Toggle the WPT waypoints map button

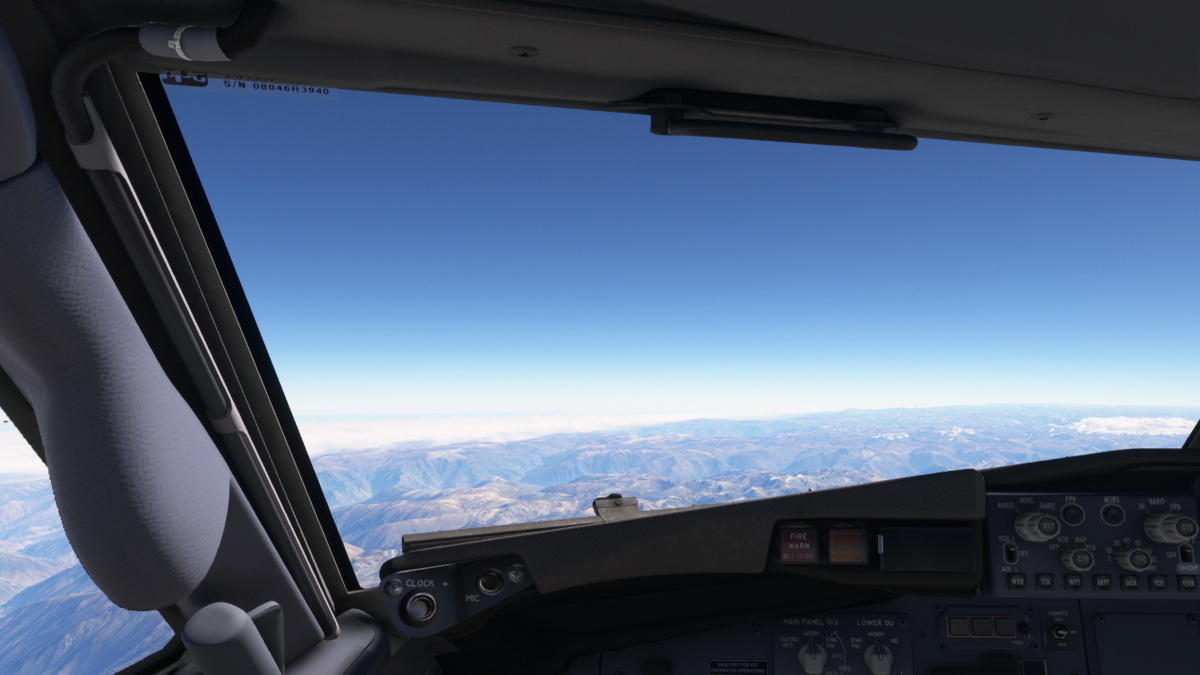1074,581
